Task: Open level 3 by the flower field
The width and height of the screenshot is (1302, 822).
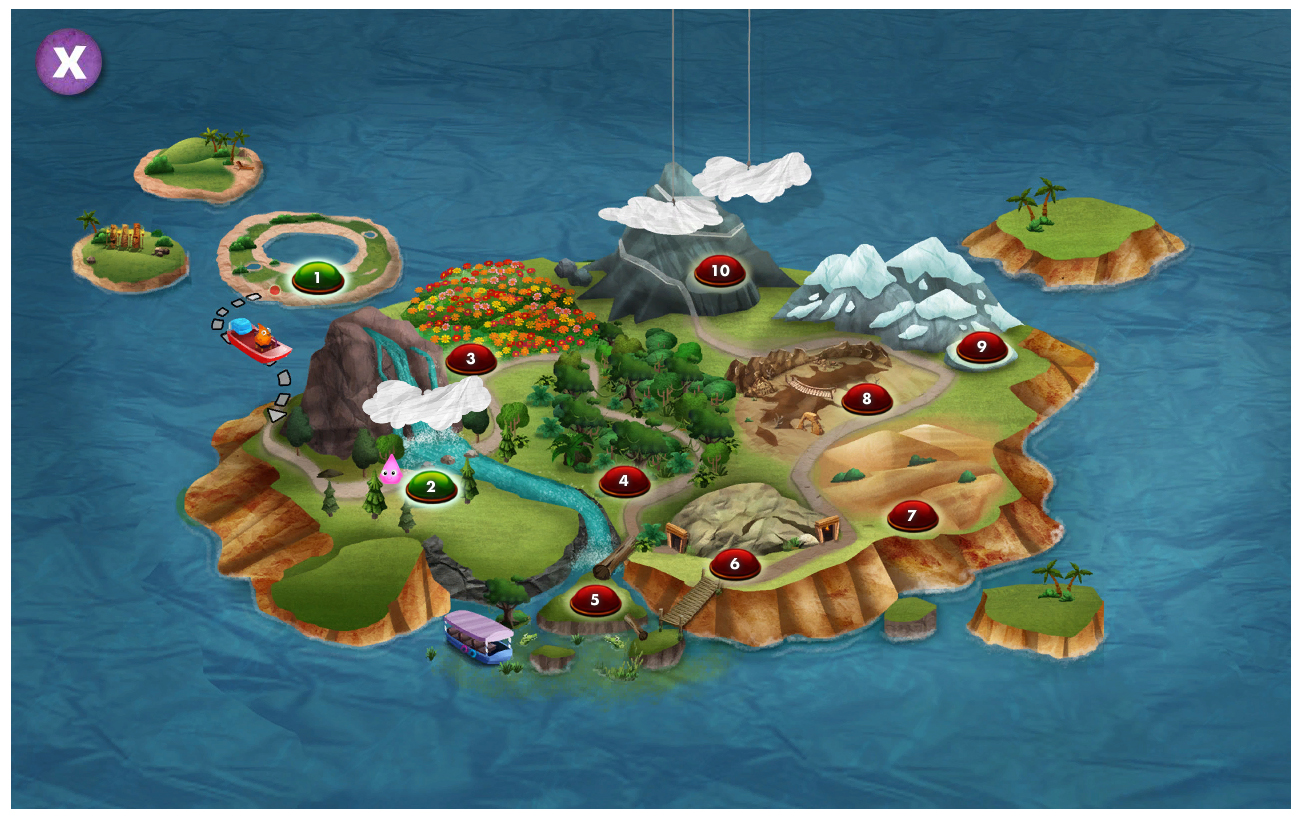Action: (470, 358)
